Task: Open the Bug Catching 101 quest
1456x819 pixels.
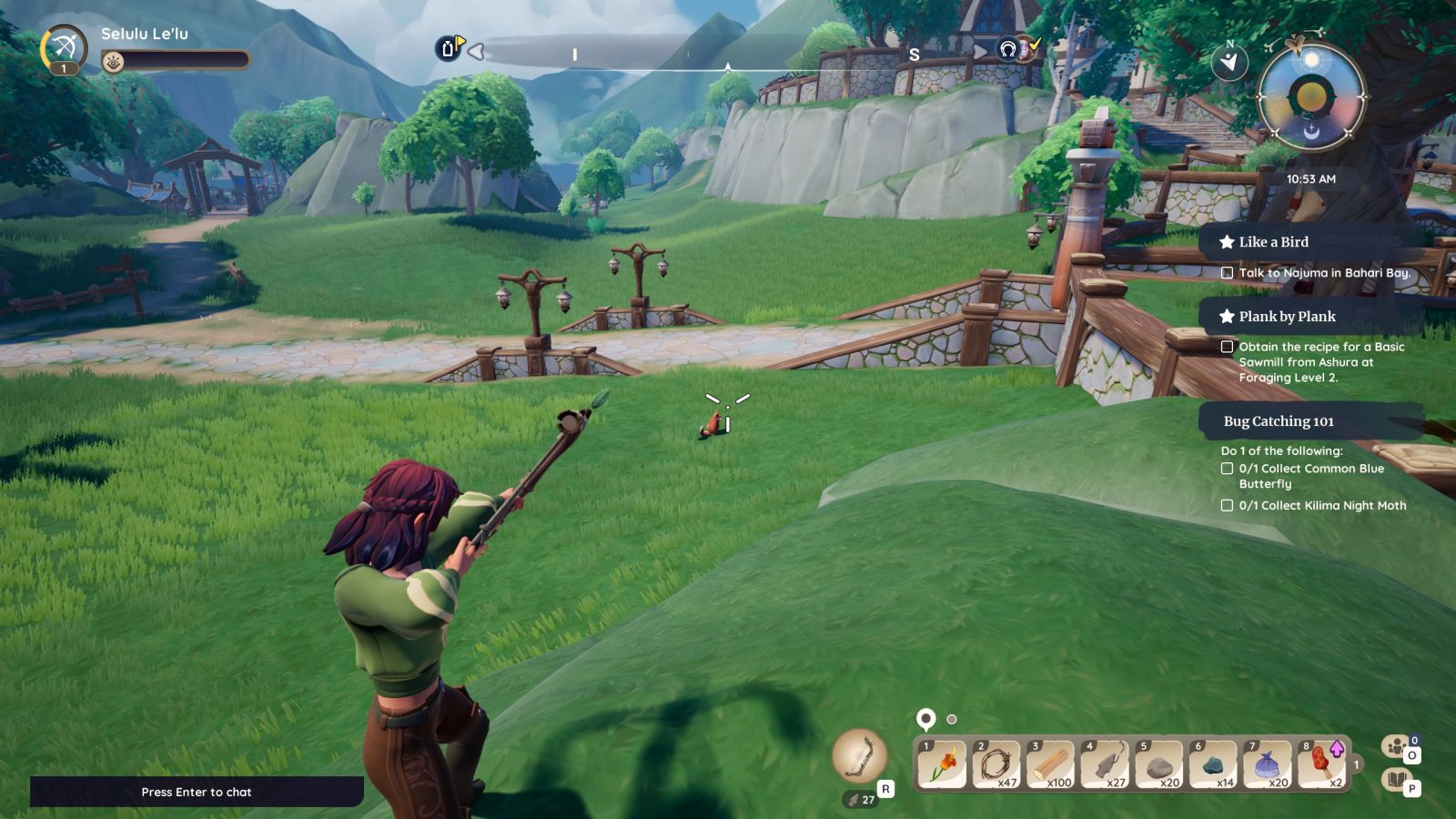Action: click(1279, 421)
